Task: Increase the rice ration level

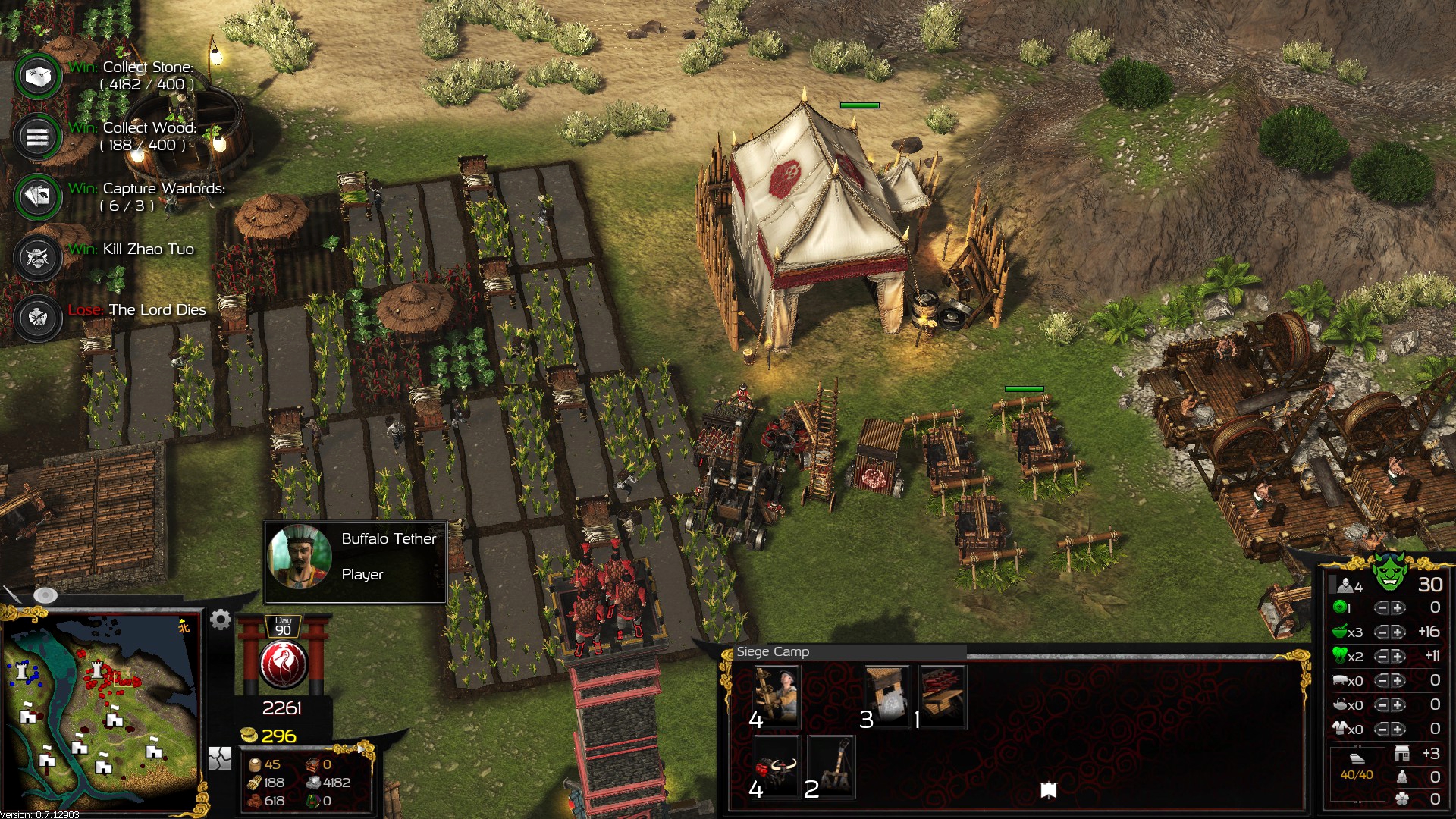Action: 1398,632
